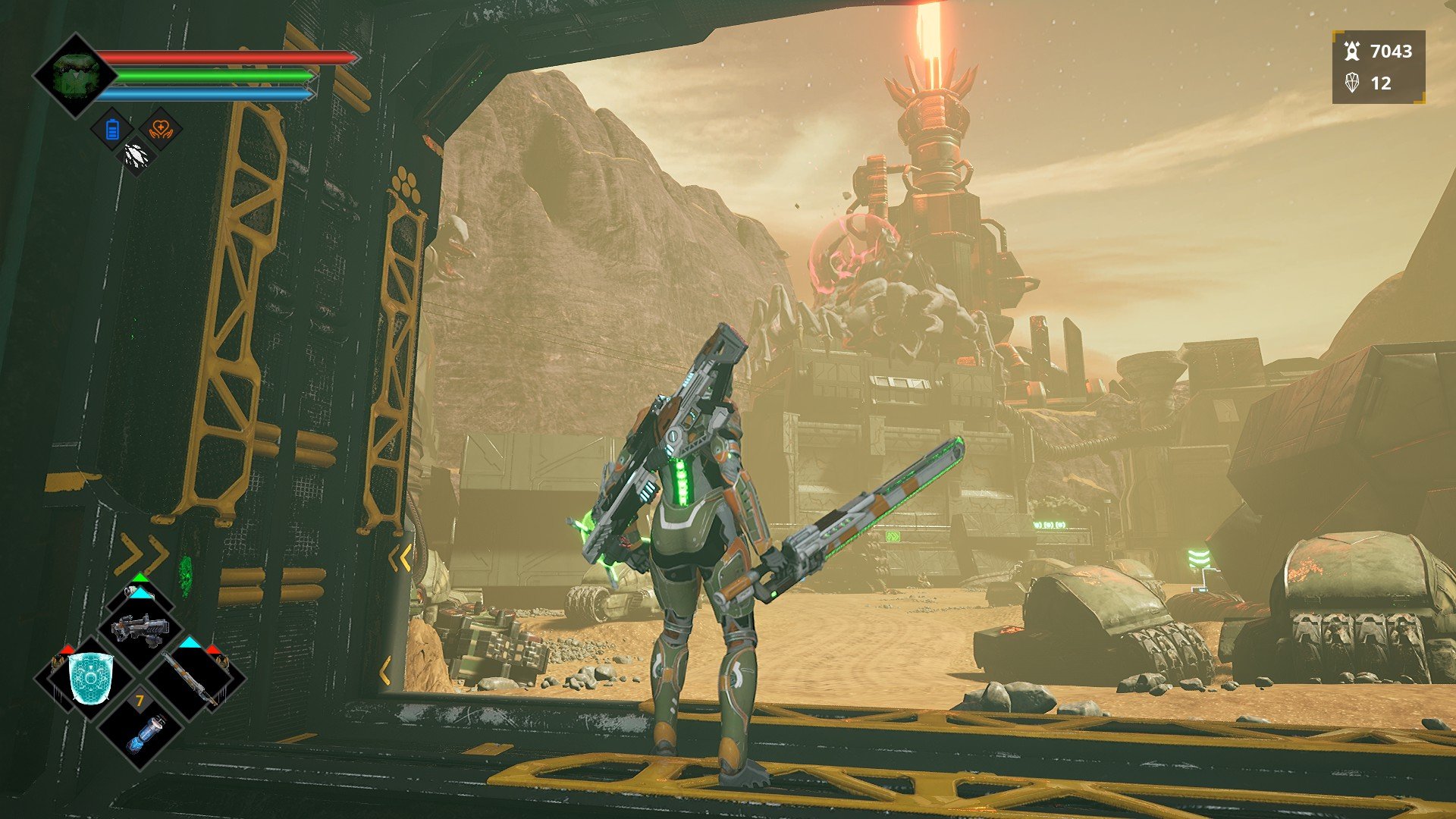Click the orange heart-in-hands healing icon

tap(161, 128)
